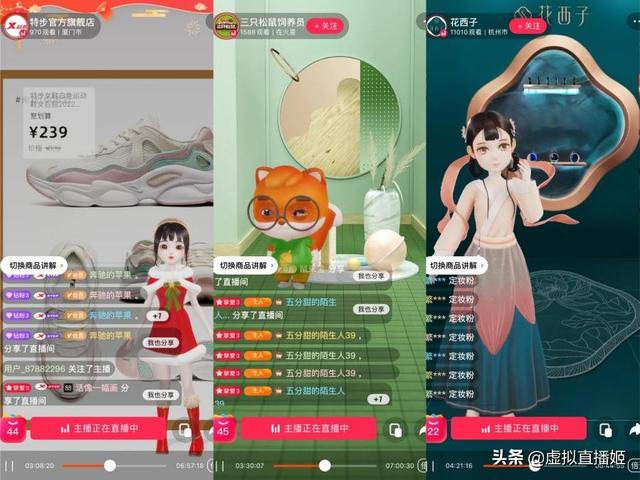640x480 pixels.
Task: Follow the 花西子 streamer
Action: point(527,24)
